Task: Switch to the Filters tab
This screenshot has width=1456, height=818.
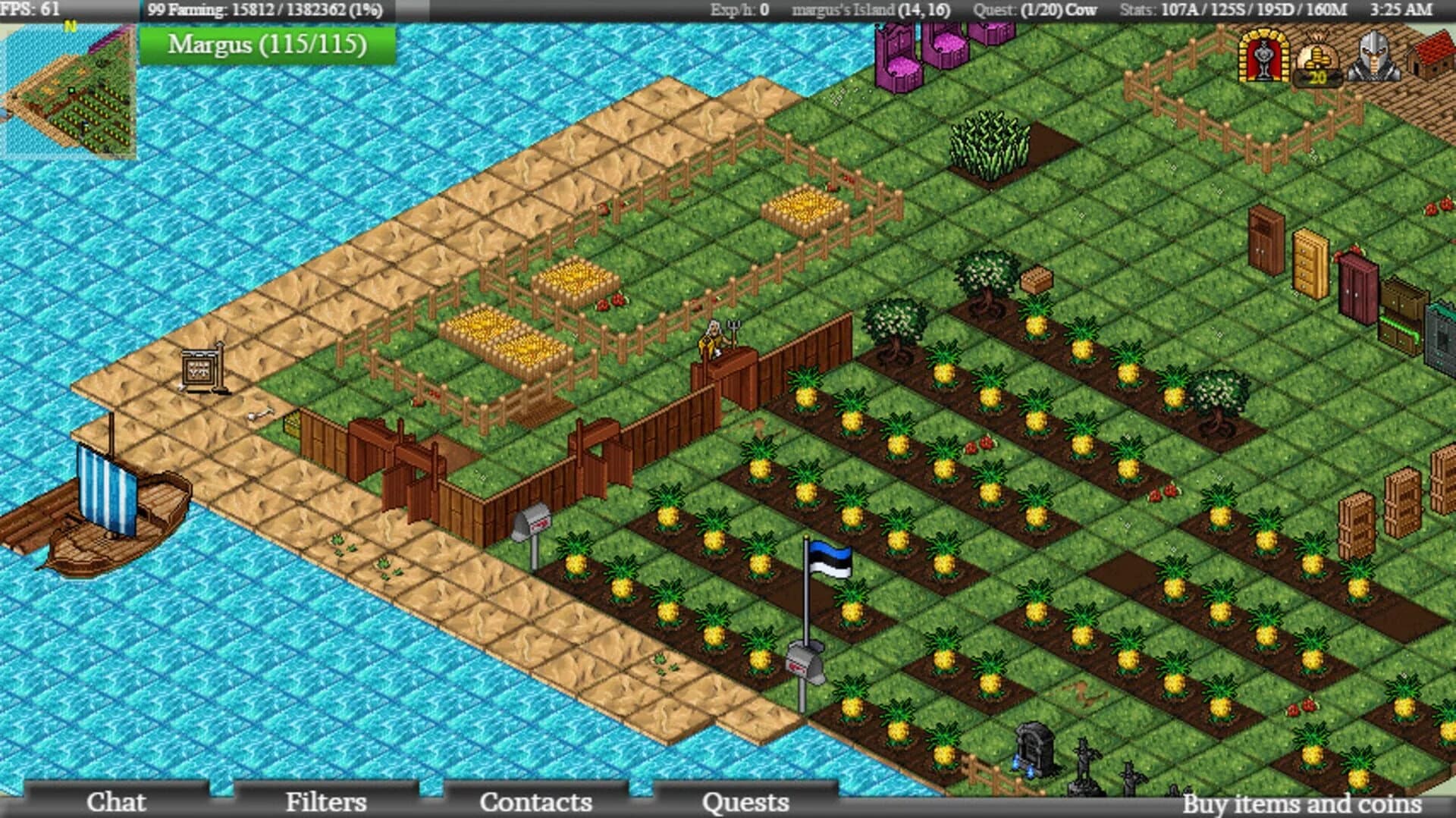Action: pos(326,802)
